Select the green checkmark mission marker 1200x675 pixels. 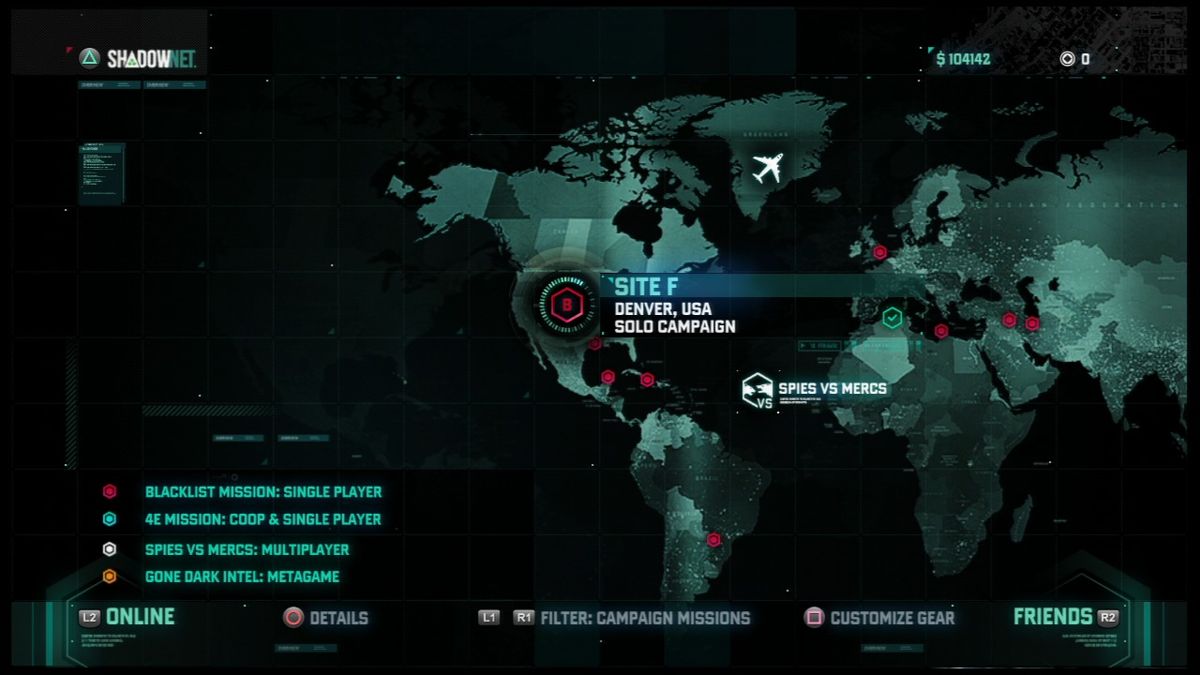coord(892,318)
